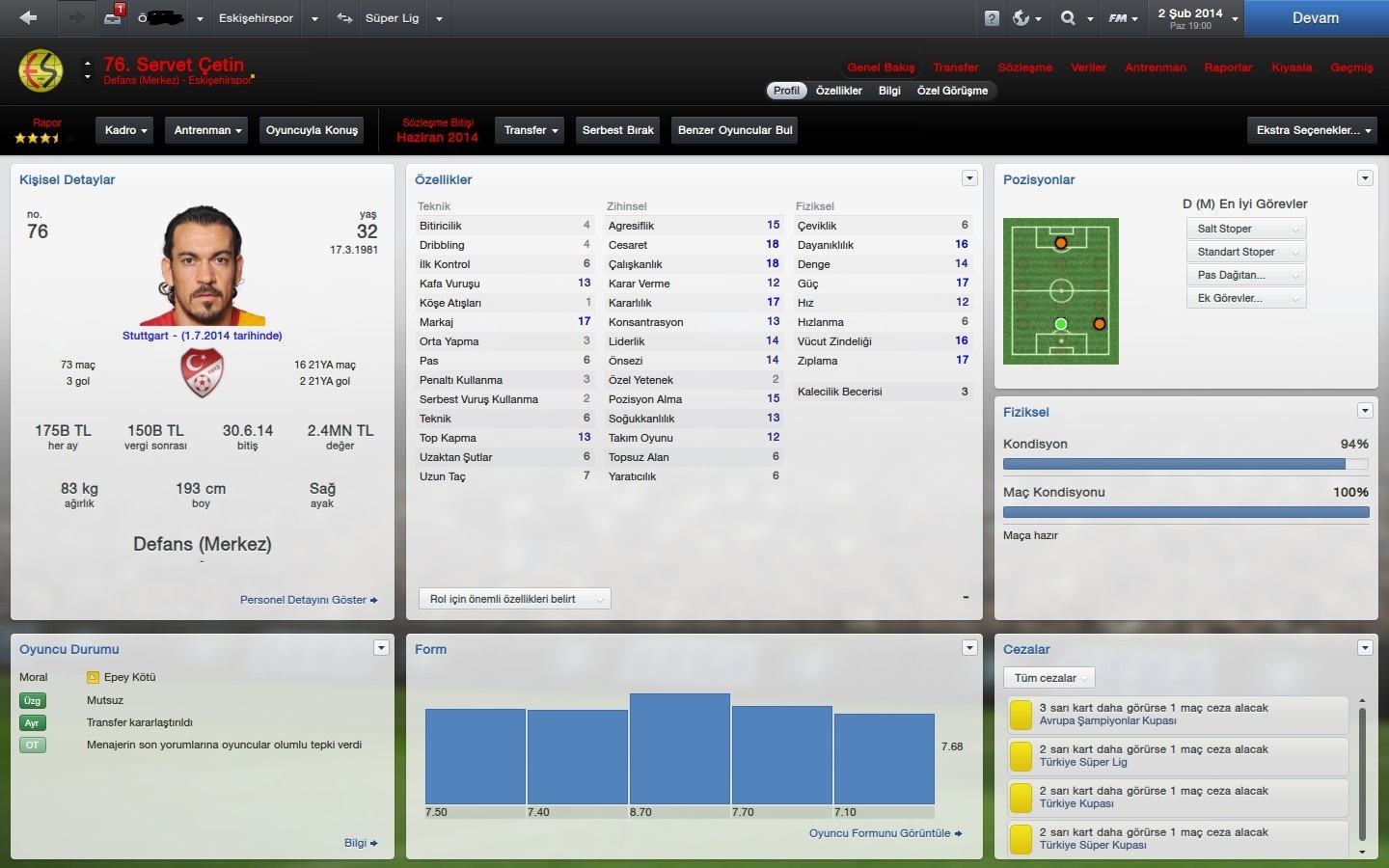Follow Oyuncu Formunu Görüntüle link

[x=885, y=833]
